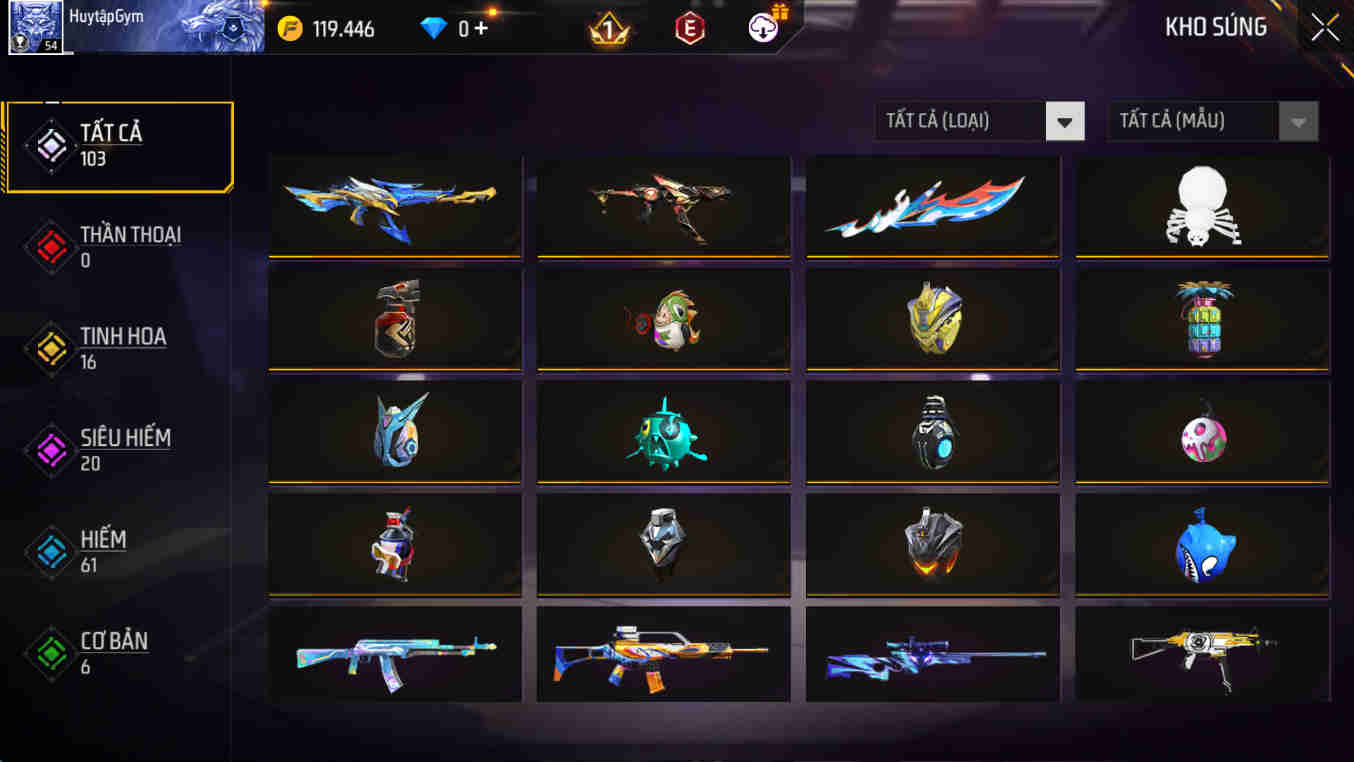Click the blue diamond HIẾM rarity icon
1354x762 pixels.
click(49, 551)
